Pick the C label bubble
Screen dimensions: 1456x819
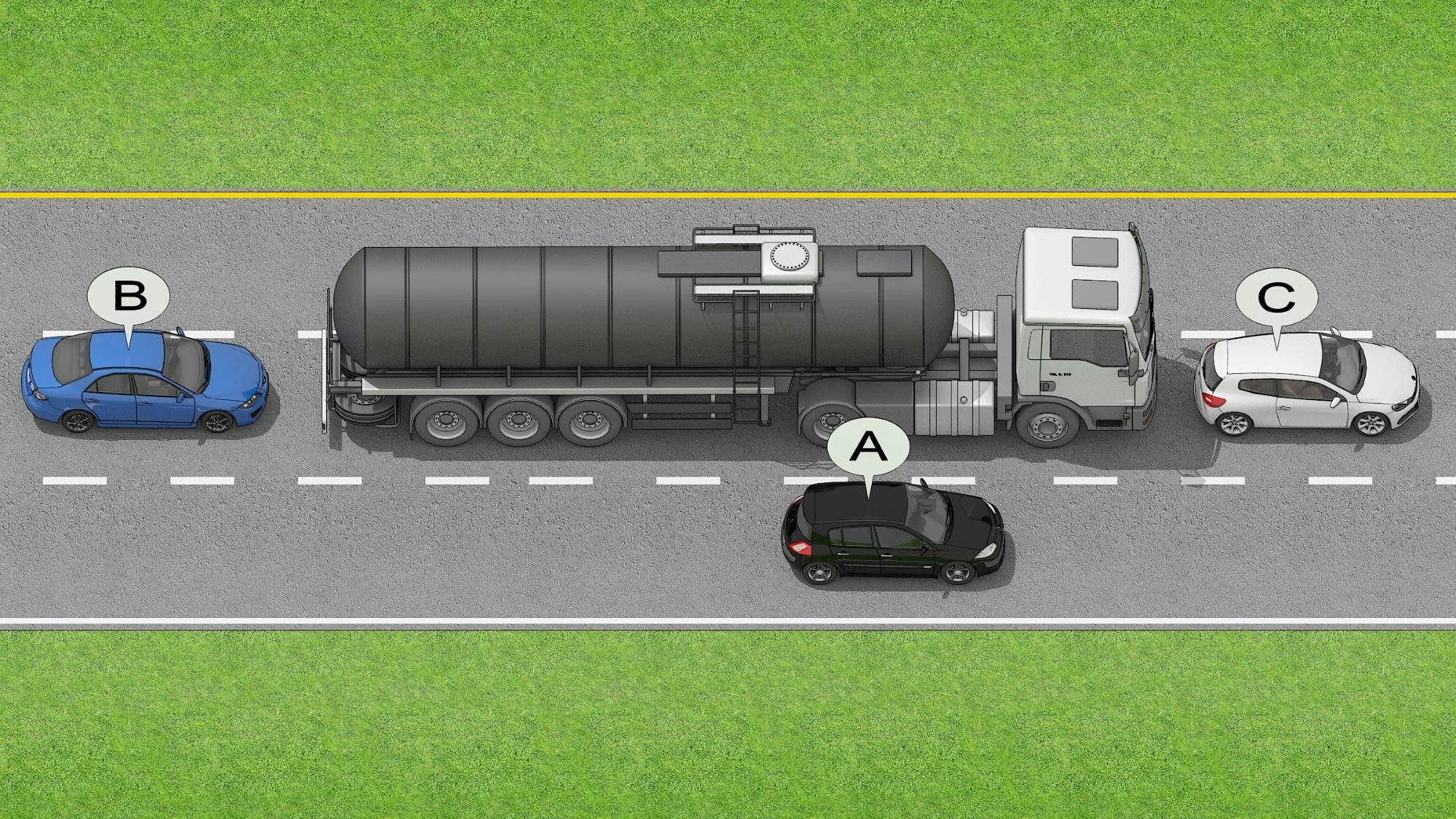pos(1276,297)
